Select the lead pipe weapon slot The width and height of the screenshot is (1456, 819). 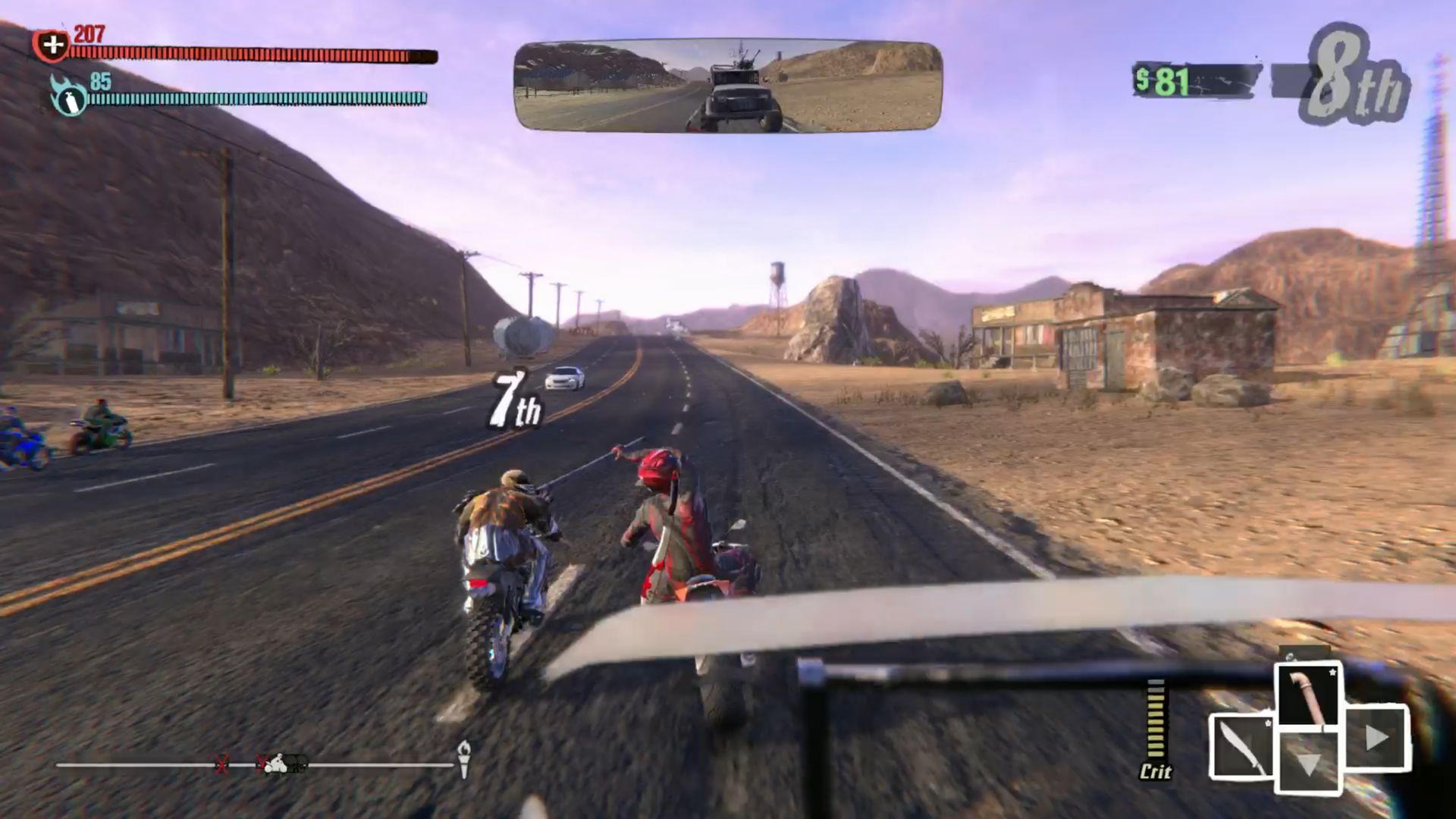(1310, 695)
